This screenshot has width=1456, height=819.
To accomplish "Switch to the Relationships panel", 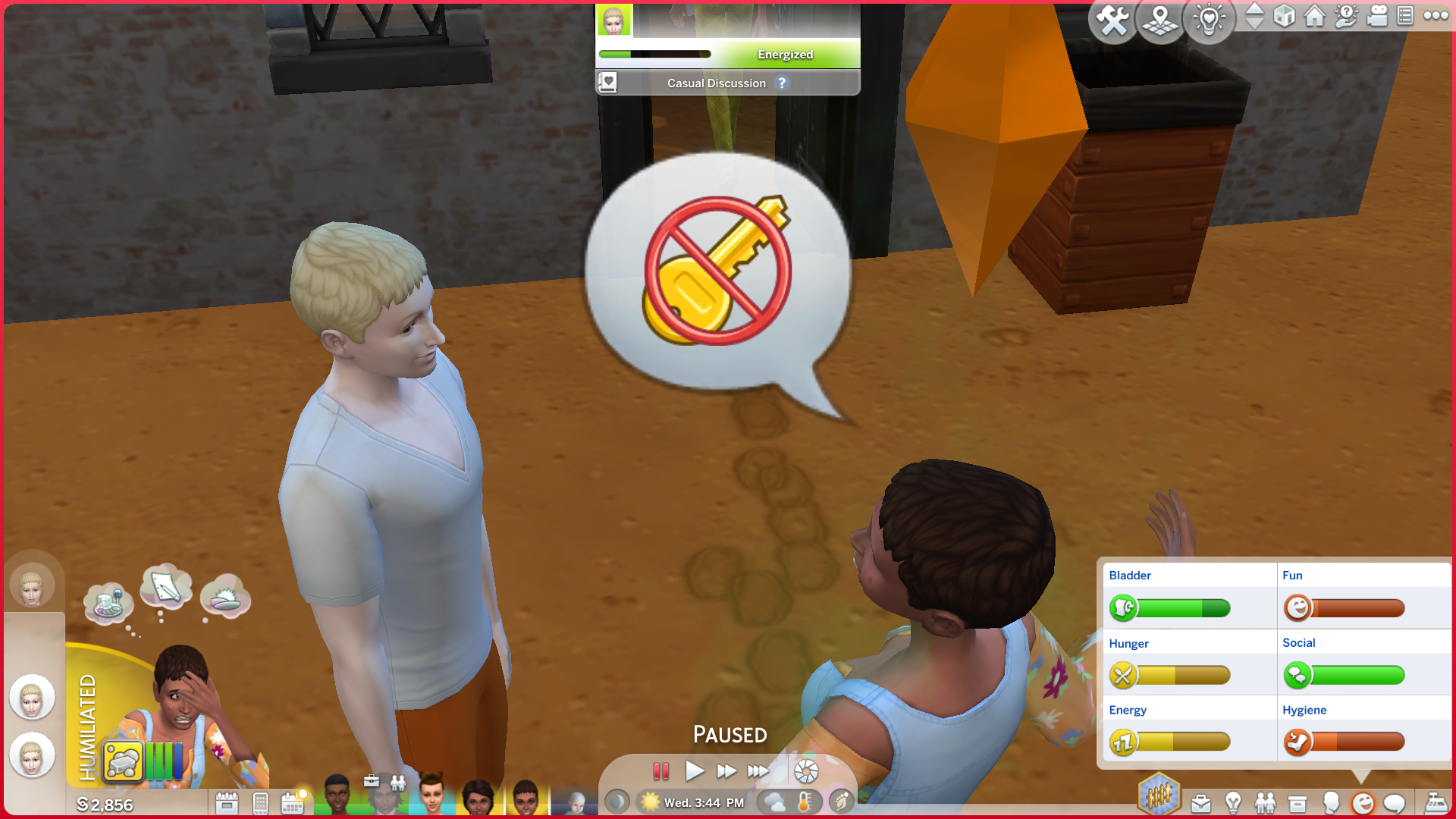I will [1265, 803].
